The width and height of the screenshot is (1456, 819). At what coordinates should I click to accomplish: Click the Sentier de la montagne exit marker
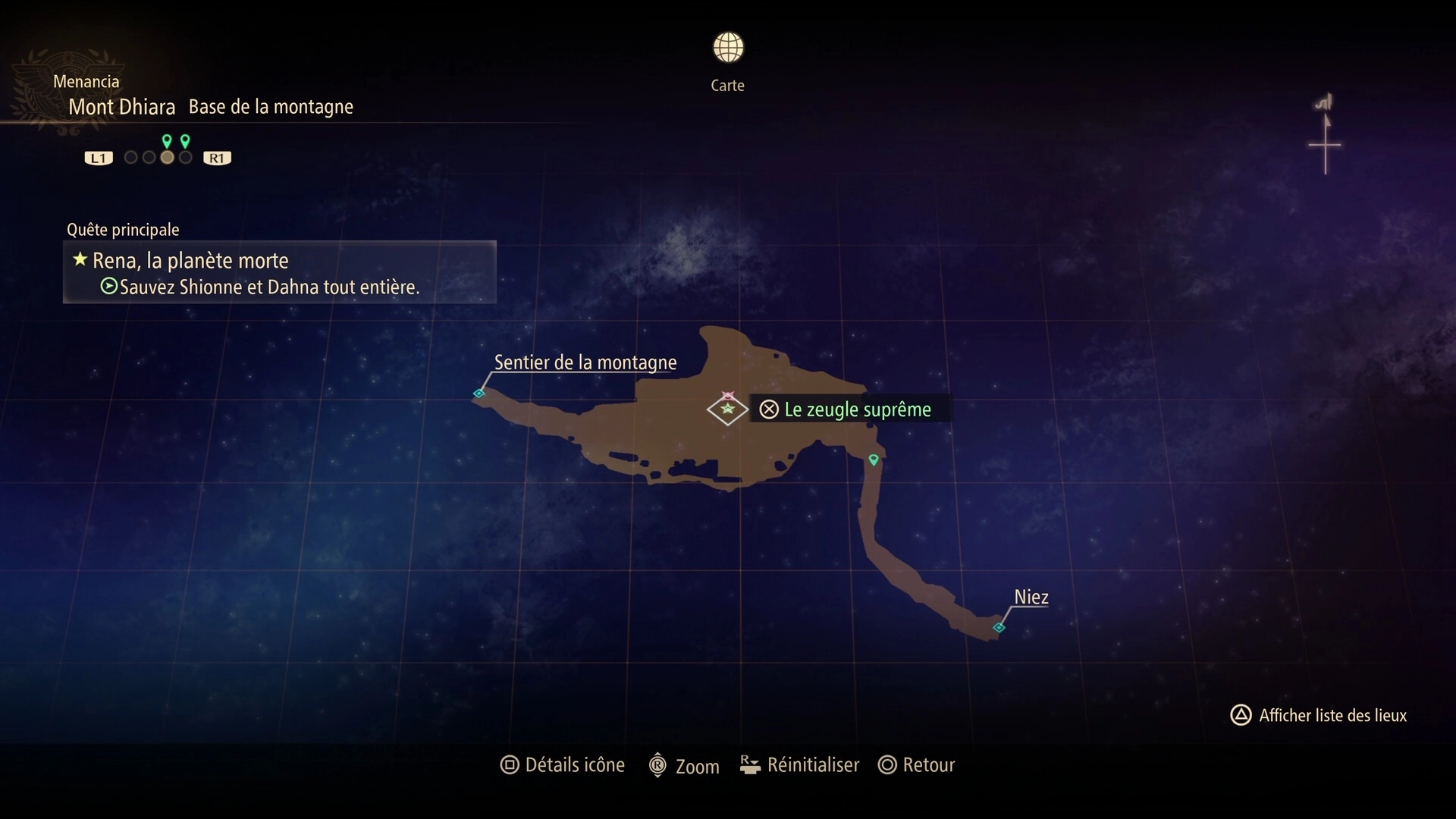pyautogui.click(x=479, y=393)
